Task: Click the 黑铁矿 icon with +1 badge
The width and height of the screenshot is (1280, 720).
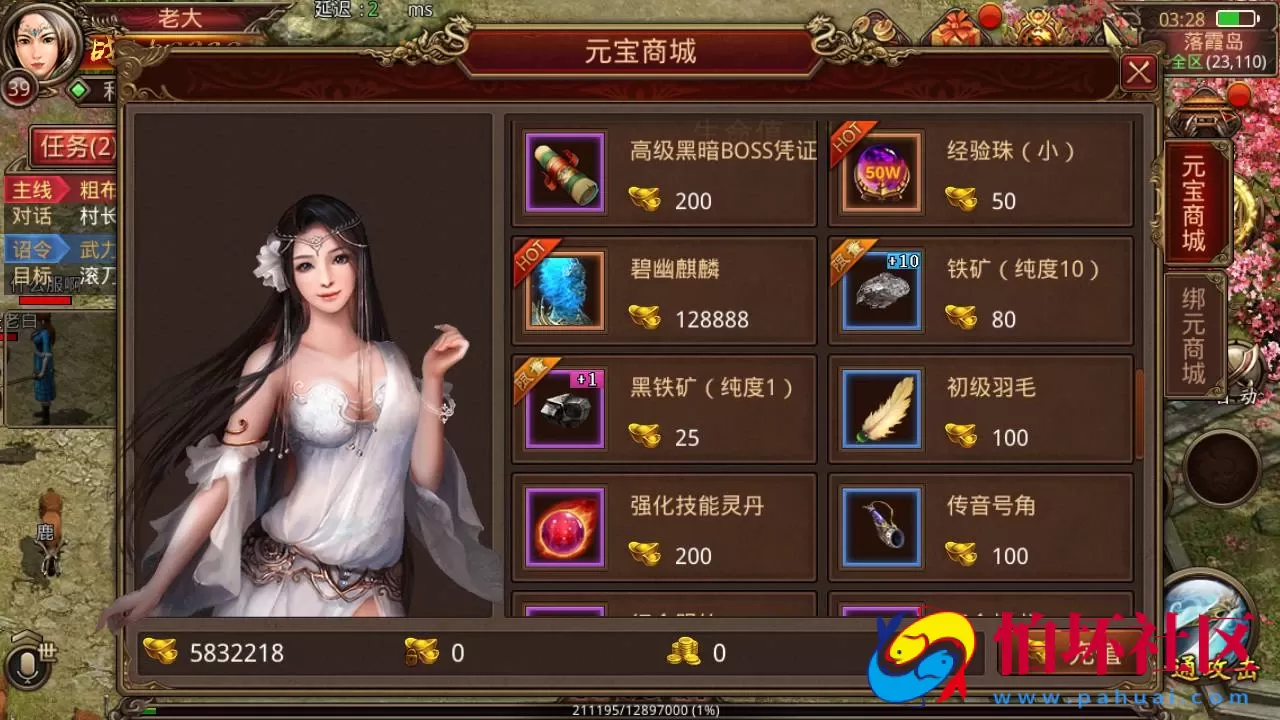Action: click(563, 408)
